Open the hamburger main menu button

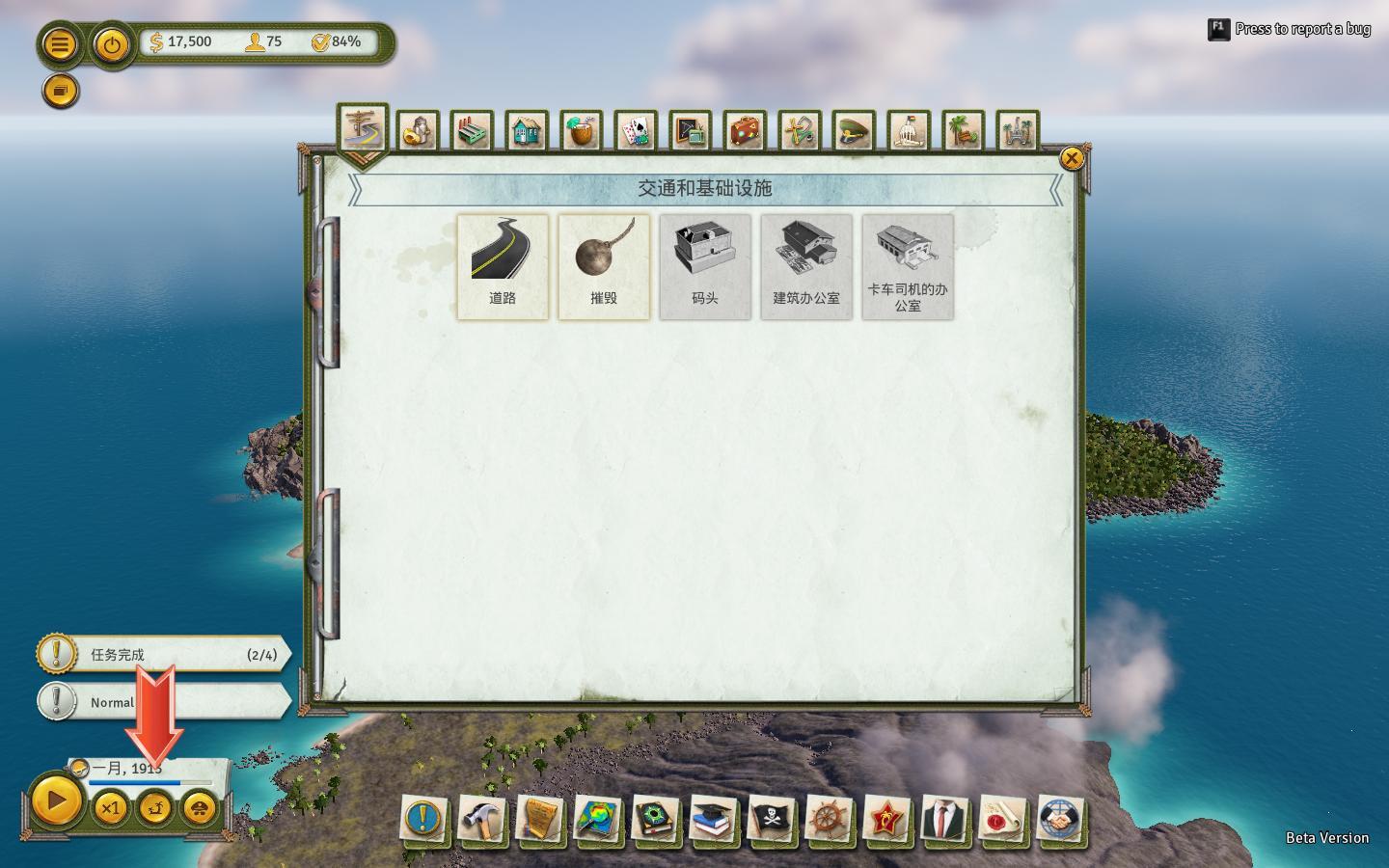click(60, 44)
